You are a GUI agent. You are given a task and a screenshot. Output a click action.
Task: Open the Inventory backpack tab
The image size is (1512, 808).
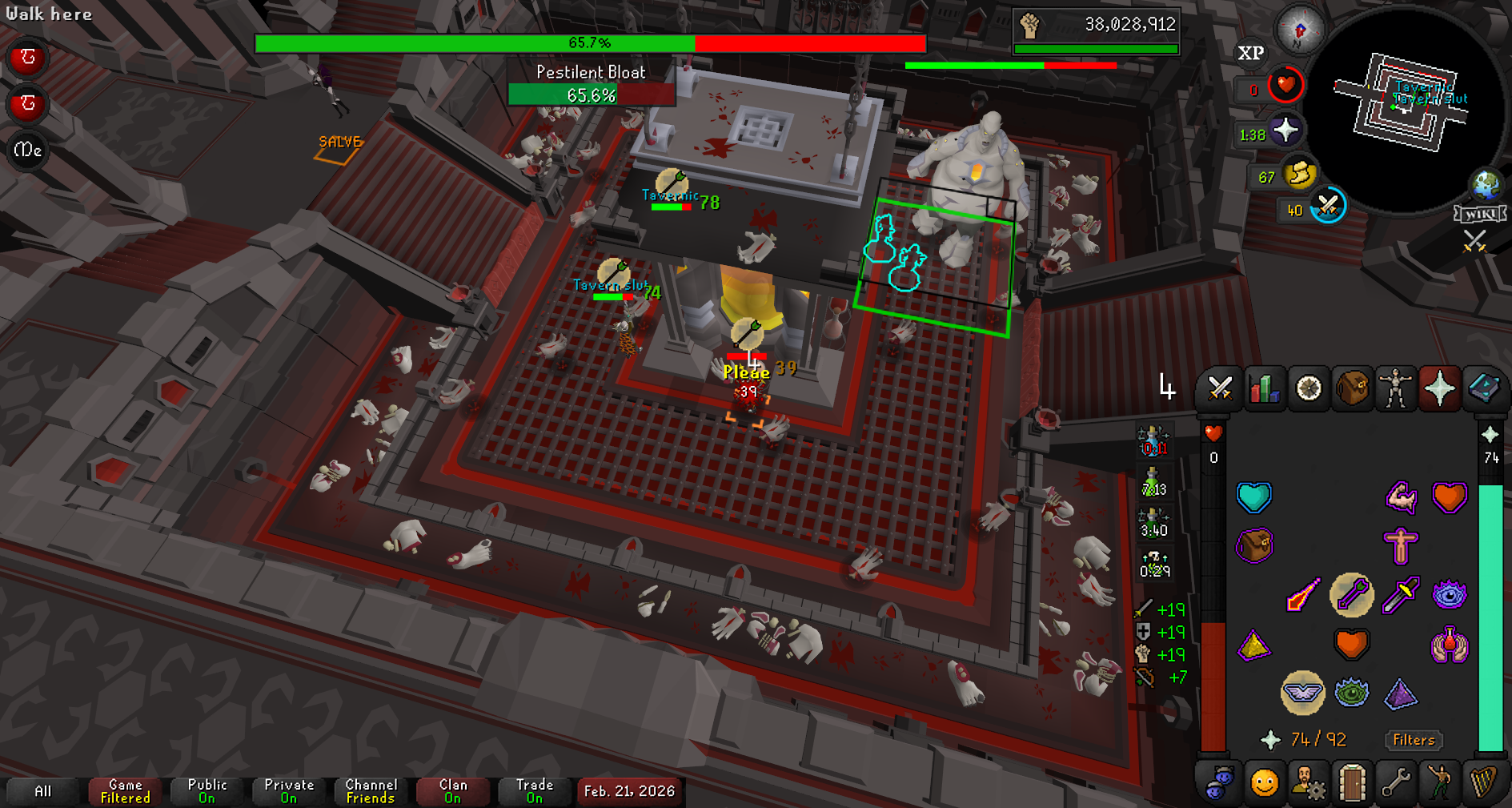tap(1352, 389)
